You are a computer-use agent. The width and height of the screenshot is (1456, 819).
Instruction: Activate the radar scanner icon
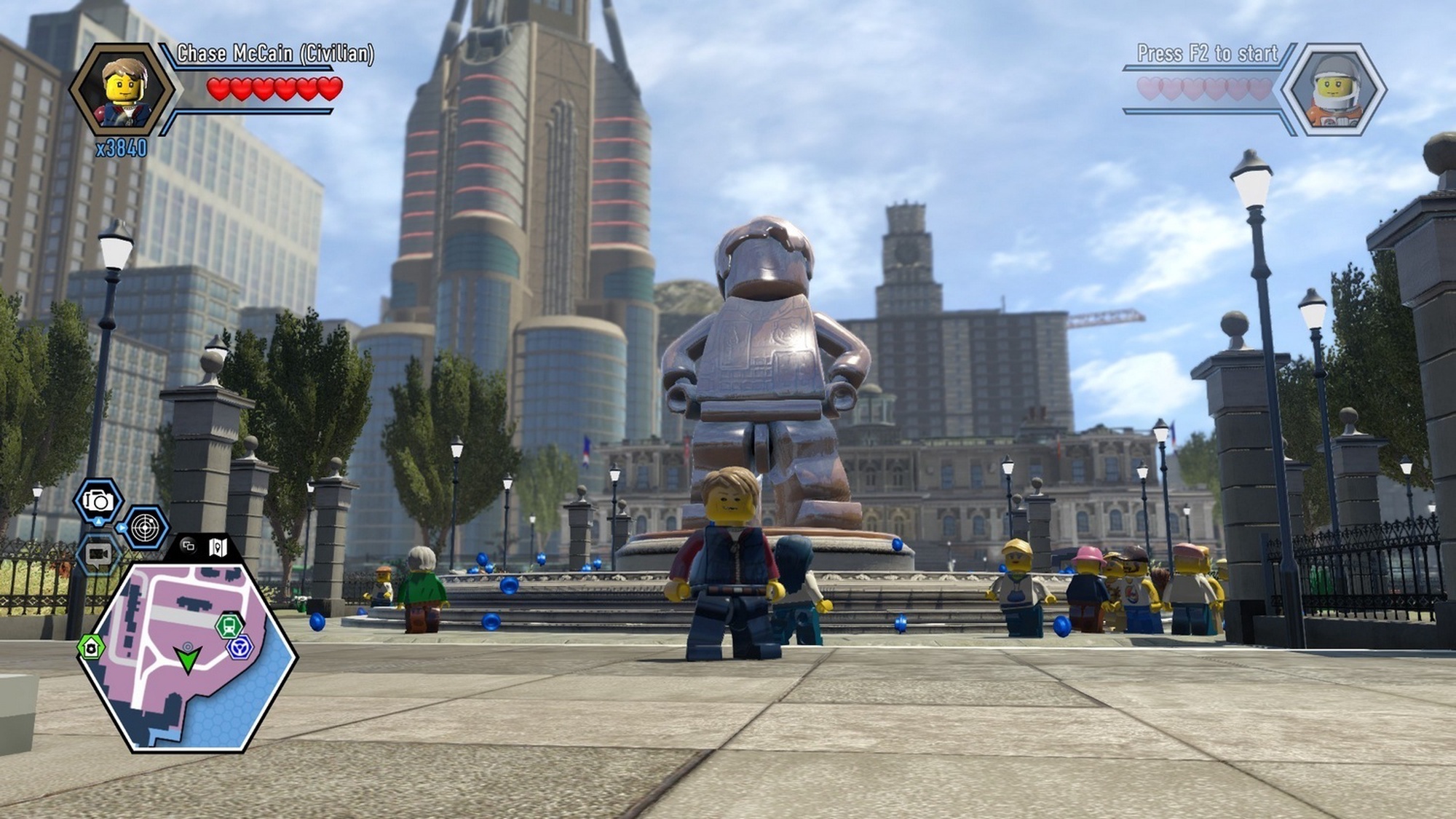point(145,527)
